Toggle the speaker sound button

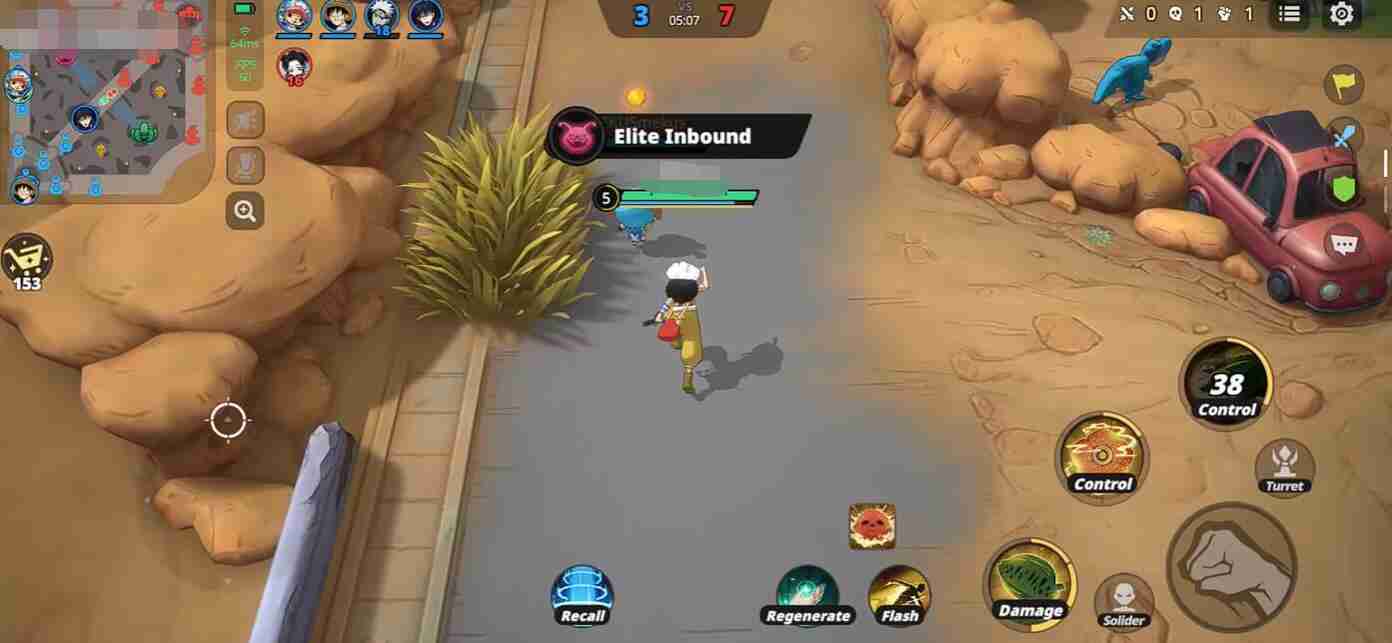click(x=245, y=121)
